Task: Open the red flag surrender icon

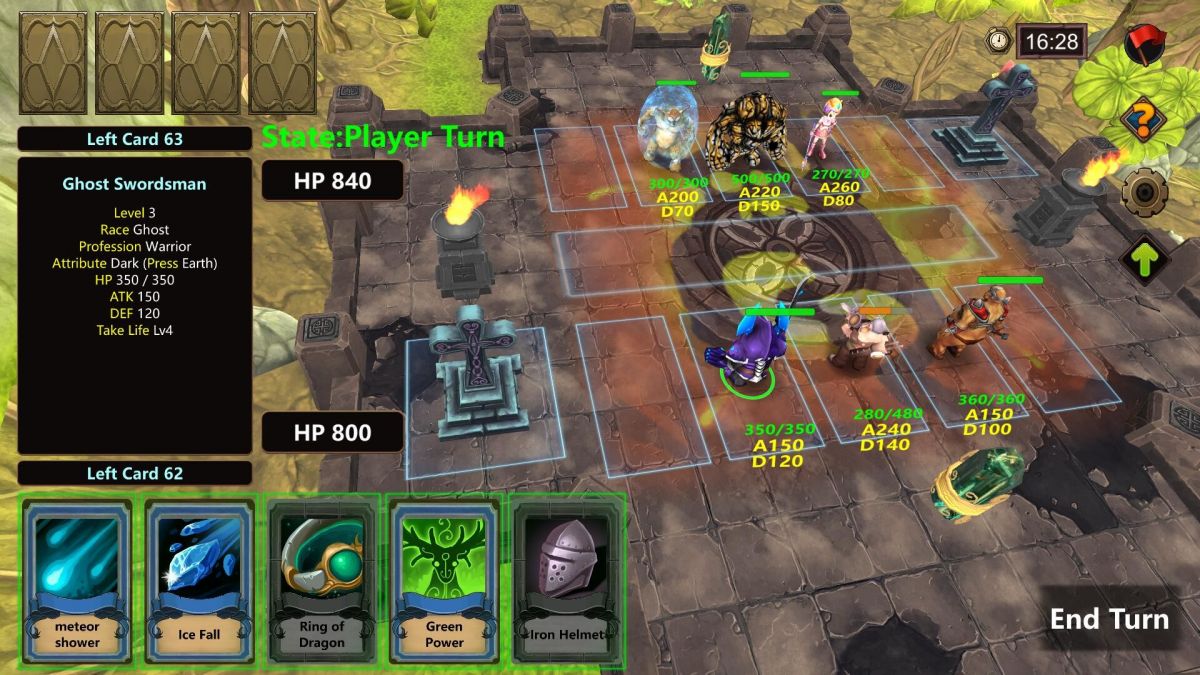Action: 1140,43
